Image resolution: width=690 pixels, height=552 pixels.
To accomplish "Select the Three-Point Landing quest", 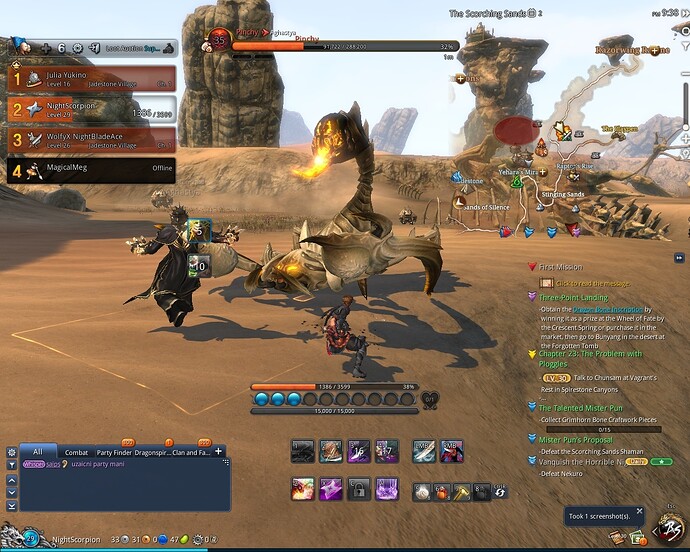I will point(573,297).
